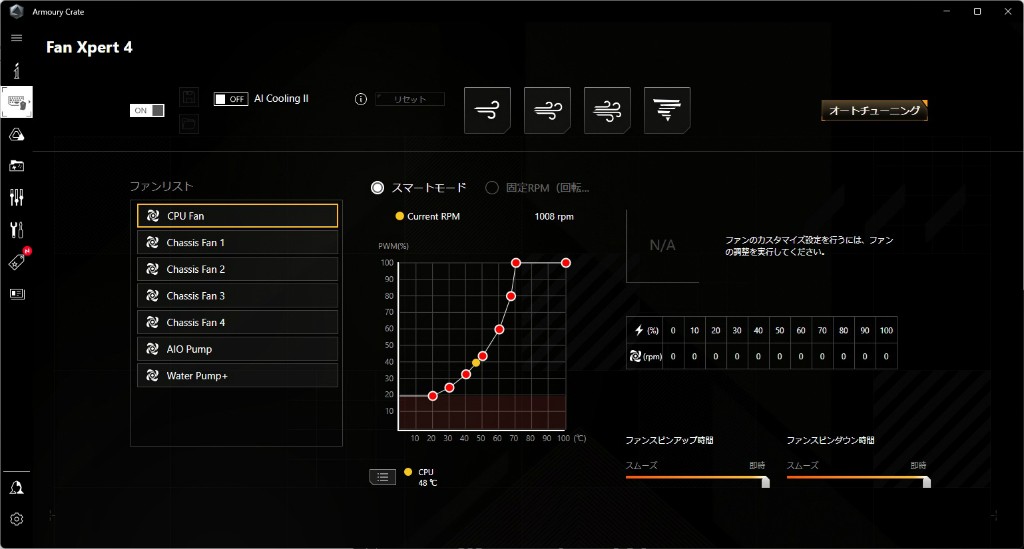
Task: Apply the full speed fan preset
Action: click(667, 110)
